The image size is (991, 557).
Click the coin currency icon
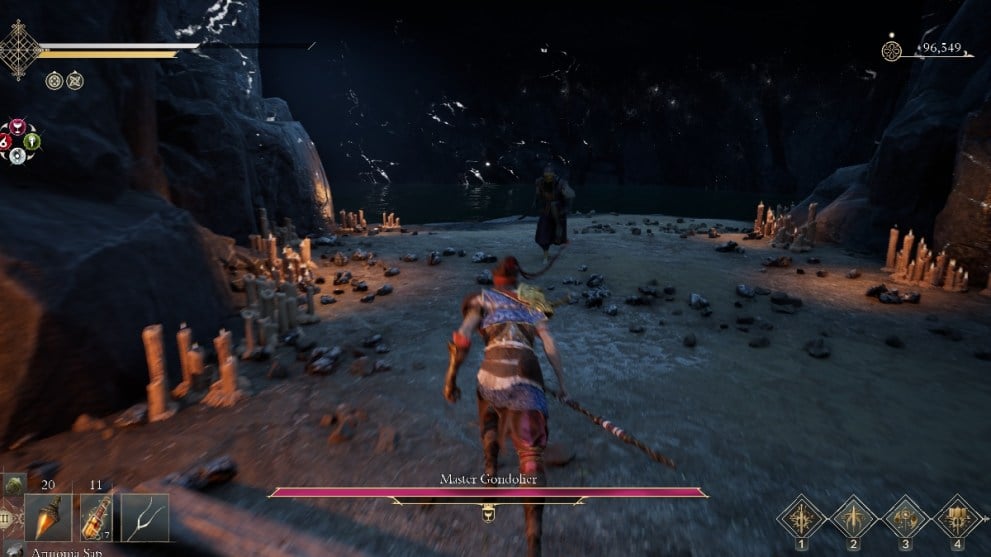coord(892,50)
